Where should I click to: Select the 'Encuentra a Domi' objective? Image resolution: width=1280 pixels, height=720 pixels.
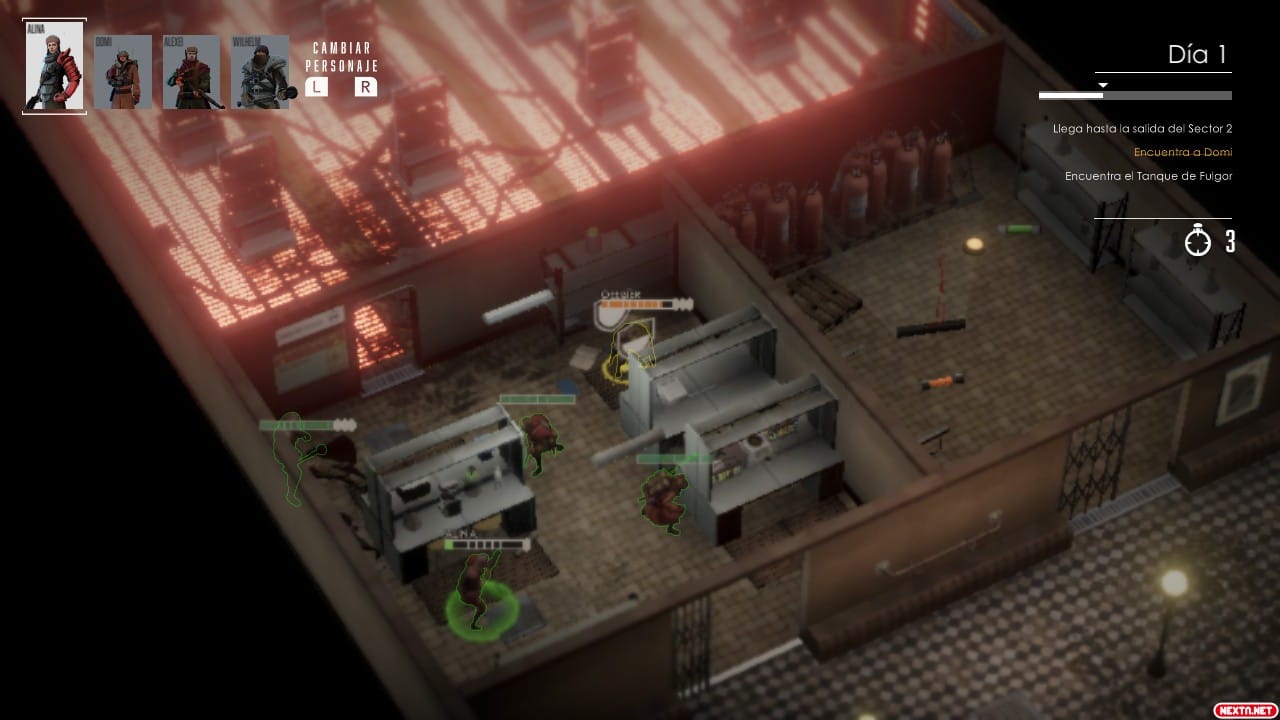click(x=1182, y=153)
